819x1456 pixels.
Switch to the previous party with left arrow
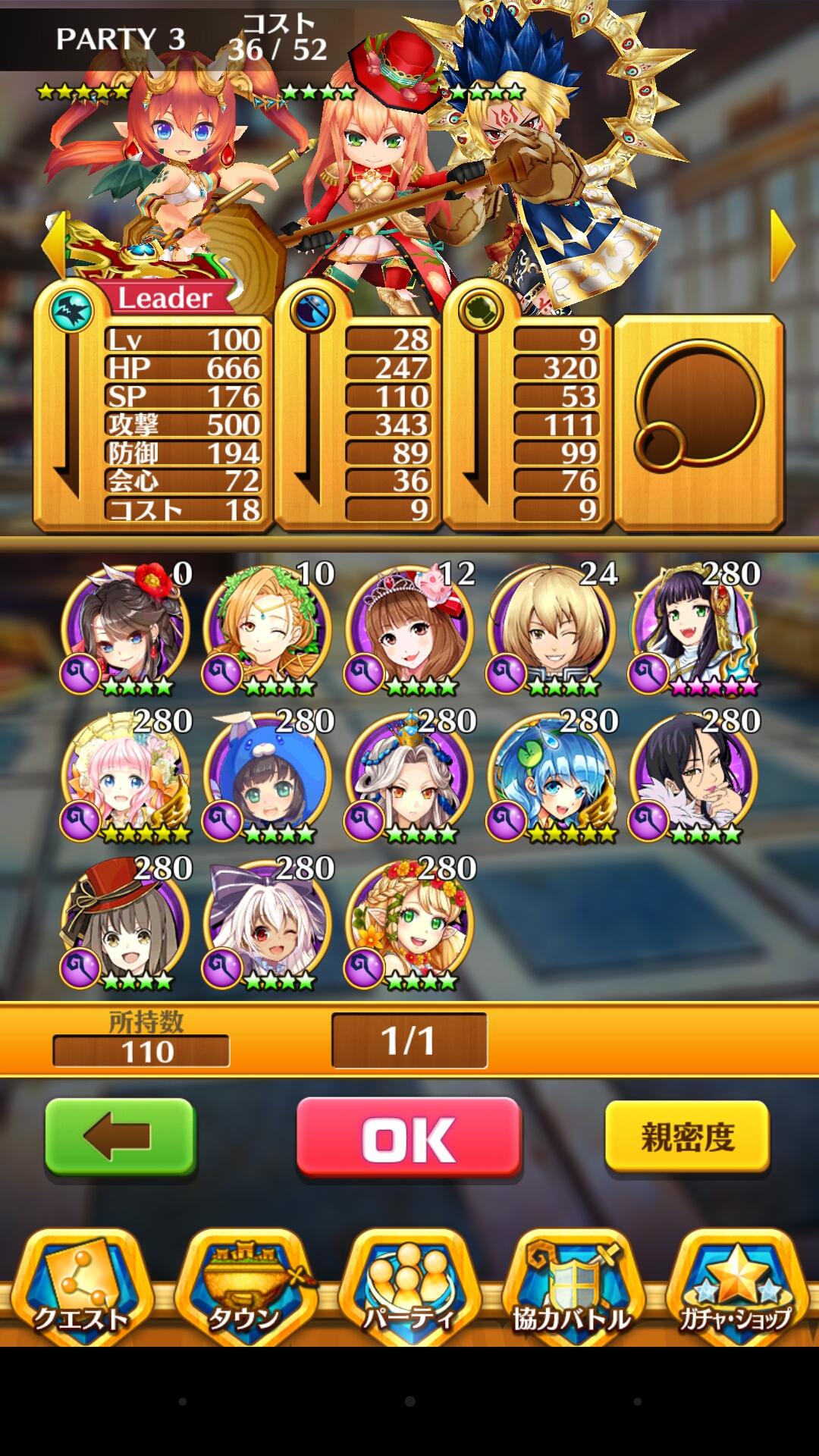(x=53, y=243)
